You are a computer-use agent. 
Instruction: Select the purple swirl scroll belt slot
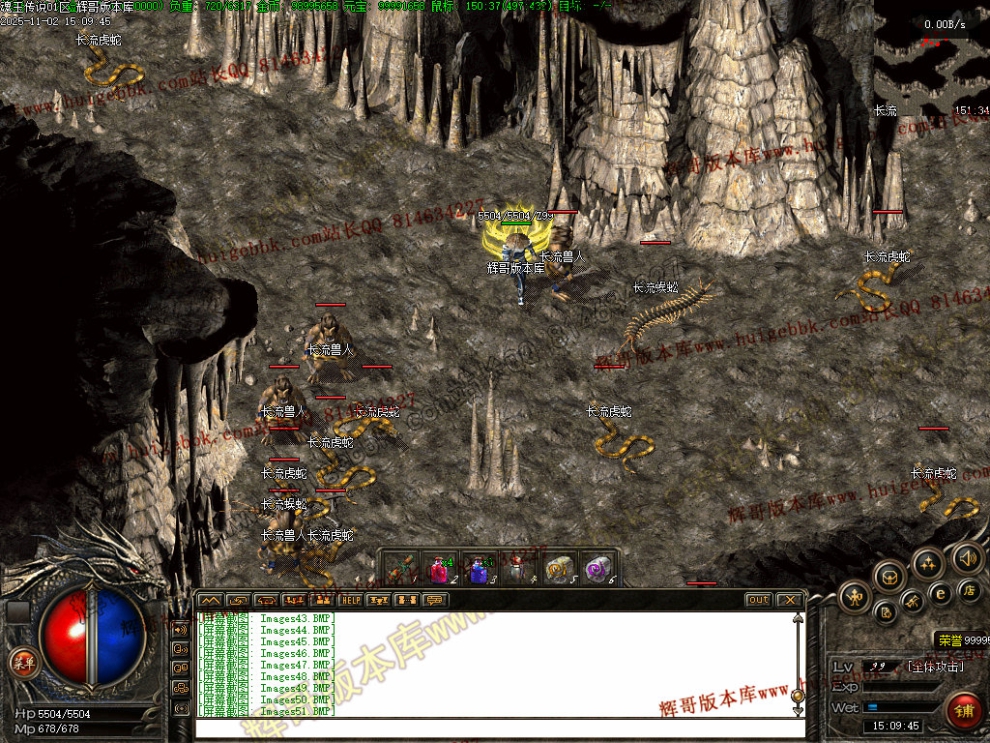(598, 569)
